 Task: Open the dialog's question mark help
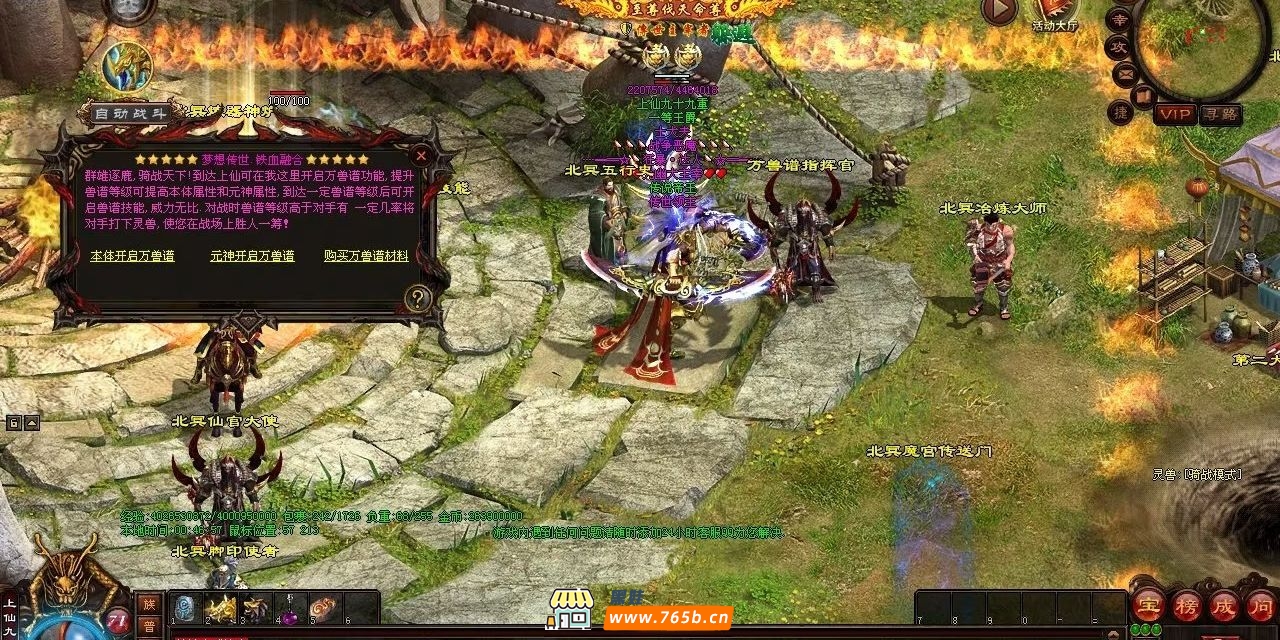[418, 297]
